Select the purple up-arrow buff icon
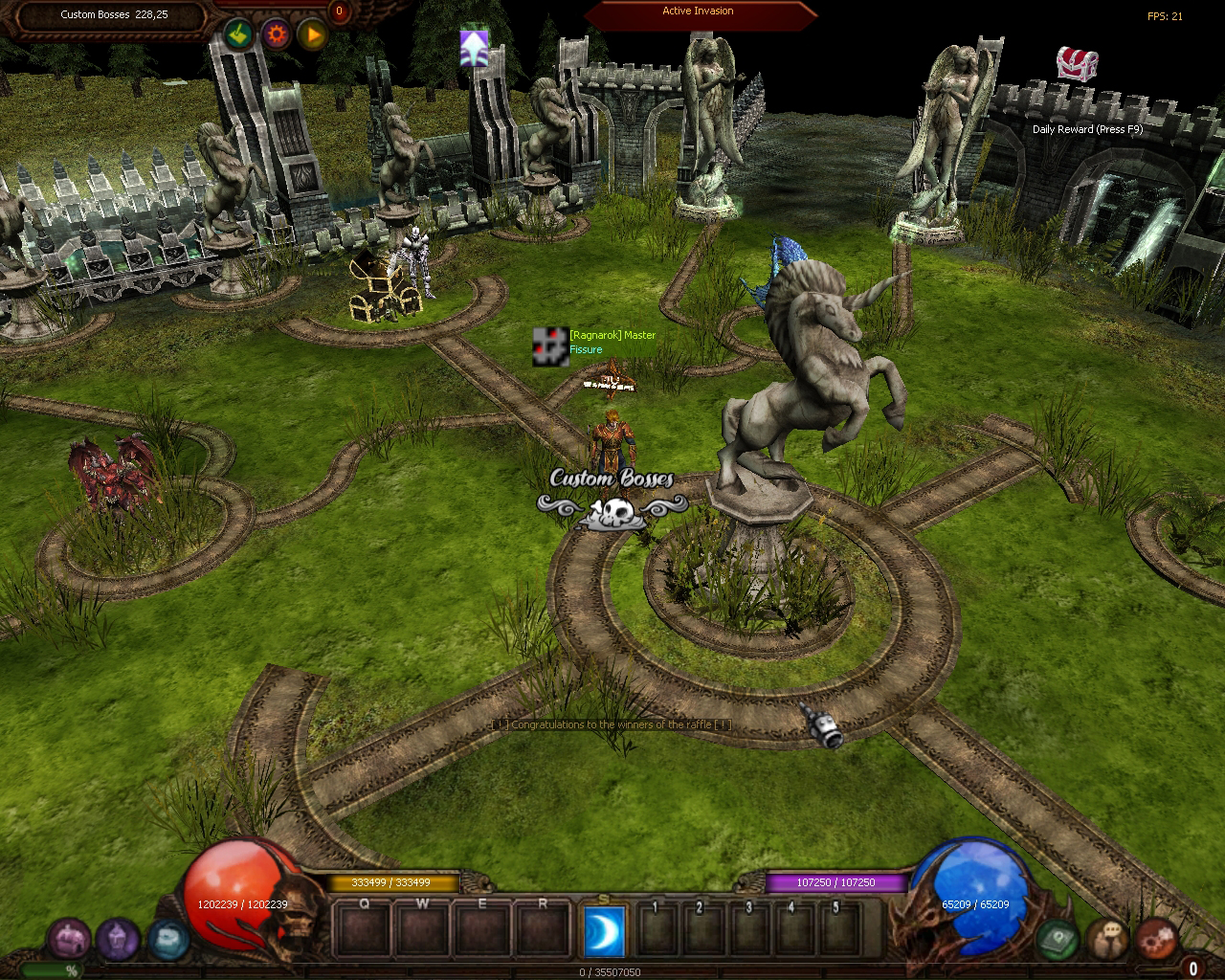This screenshot has height=980, width=1225. tap(474, 48)
